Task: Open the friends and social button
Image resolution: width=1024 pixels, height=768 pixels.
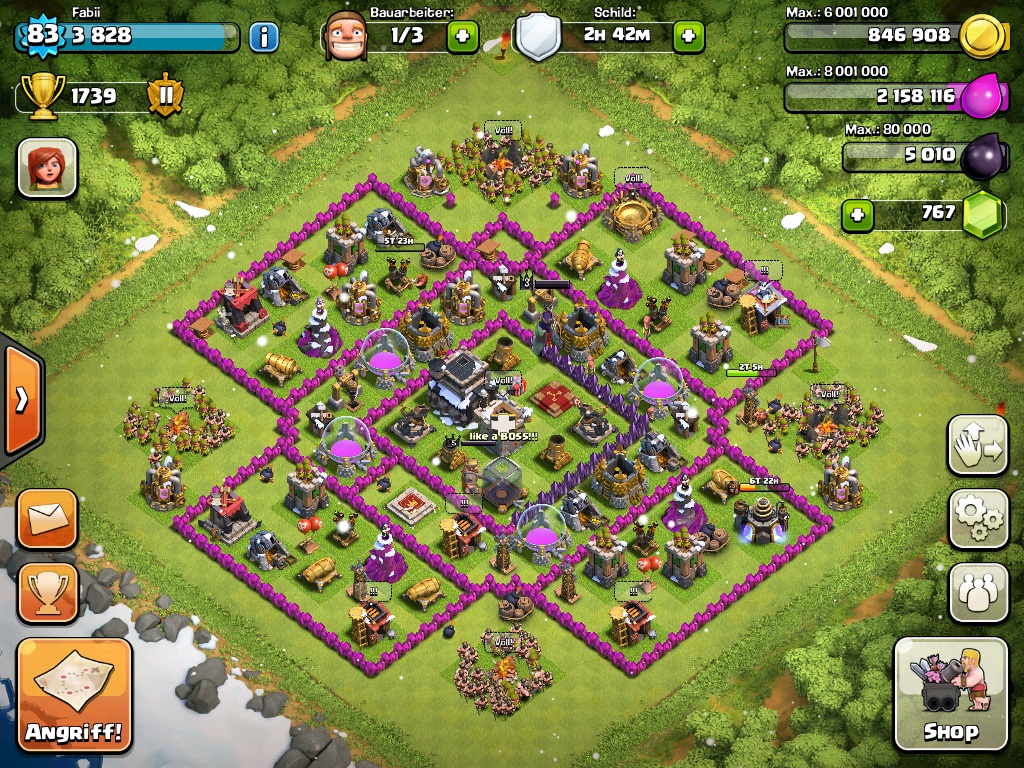Action: [978, 593]
